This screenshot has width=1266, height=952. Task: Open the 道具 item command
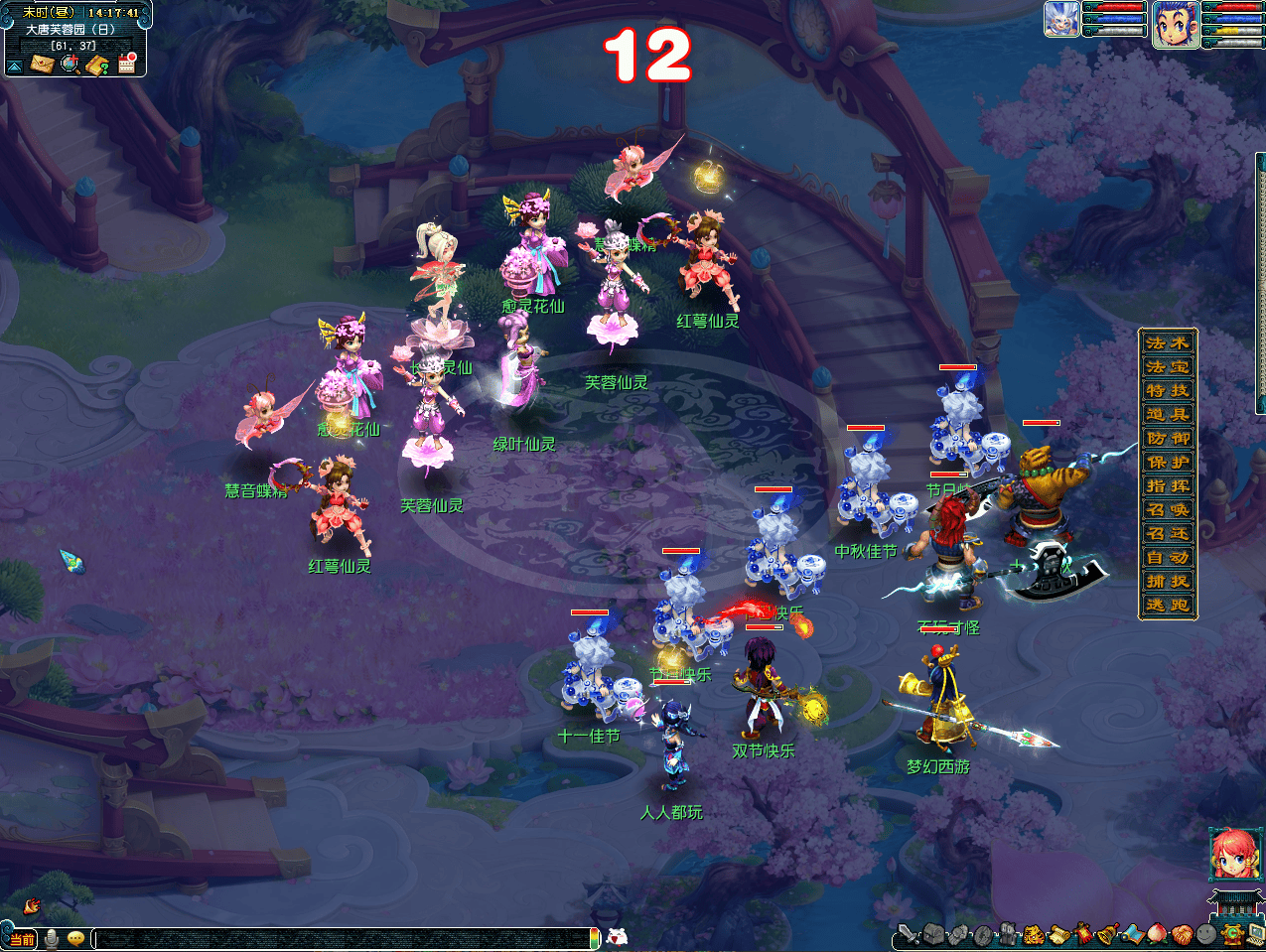1168,414
